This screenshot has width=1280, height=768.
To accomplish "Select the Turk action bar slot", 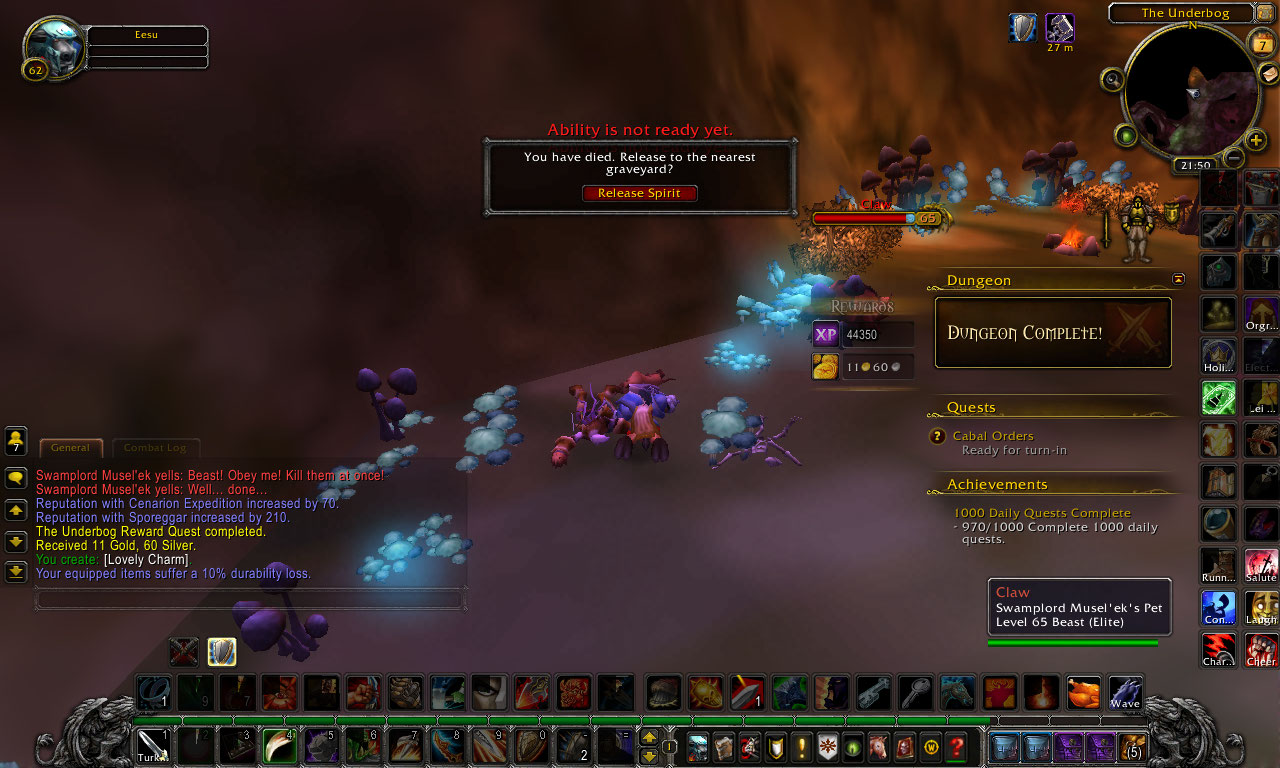I will [x=153, y=747].
